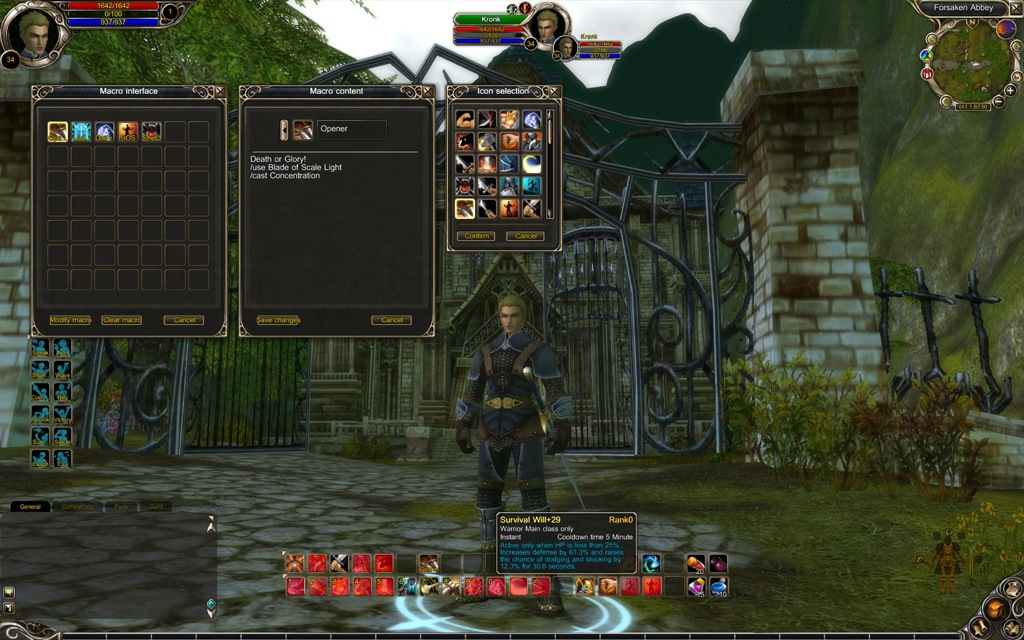Screen dimensions: 1024x640
Task: Activate the blue swirl skill on the hotbar
Action: tap(651, 564)
